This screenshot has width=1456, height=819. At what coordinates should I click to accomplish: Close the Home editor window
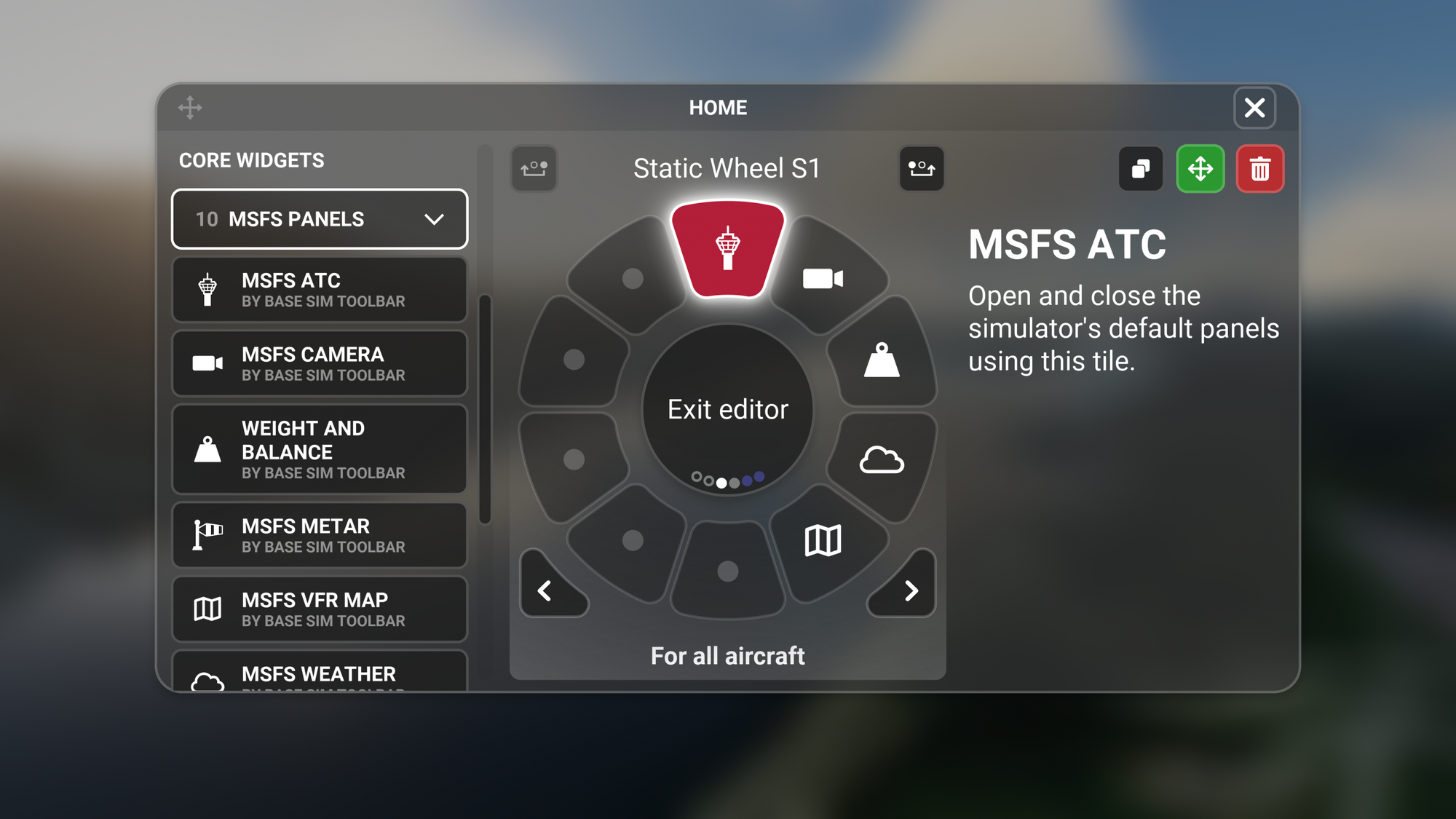(1254, 108)
